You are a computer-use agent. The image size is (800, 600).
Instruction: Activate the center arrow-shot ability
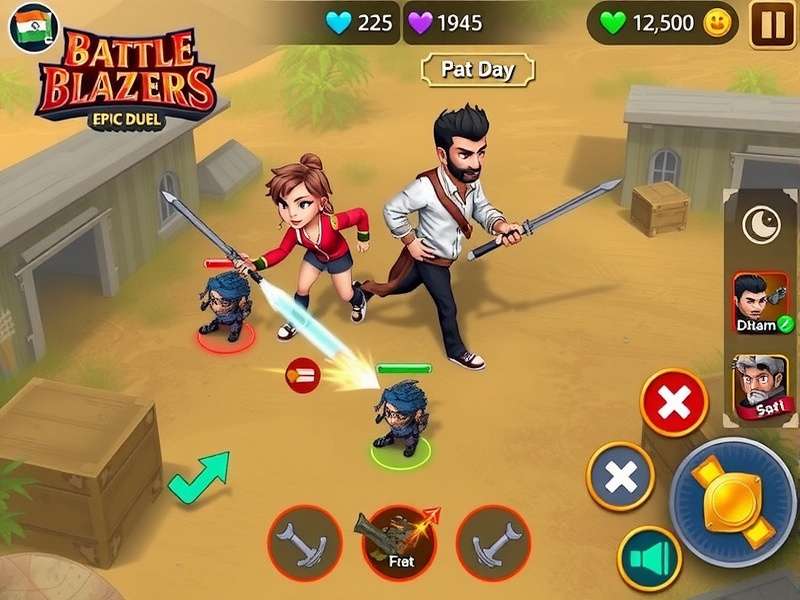pyautogui.click(x=398, y=542)
